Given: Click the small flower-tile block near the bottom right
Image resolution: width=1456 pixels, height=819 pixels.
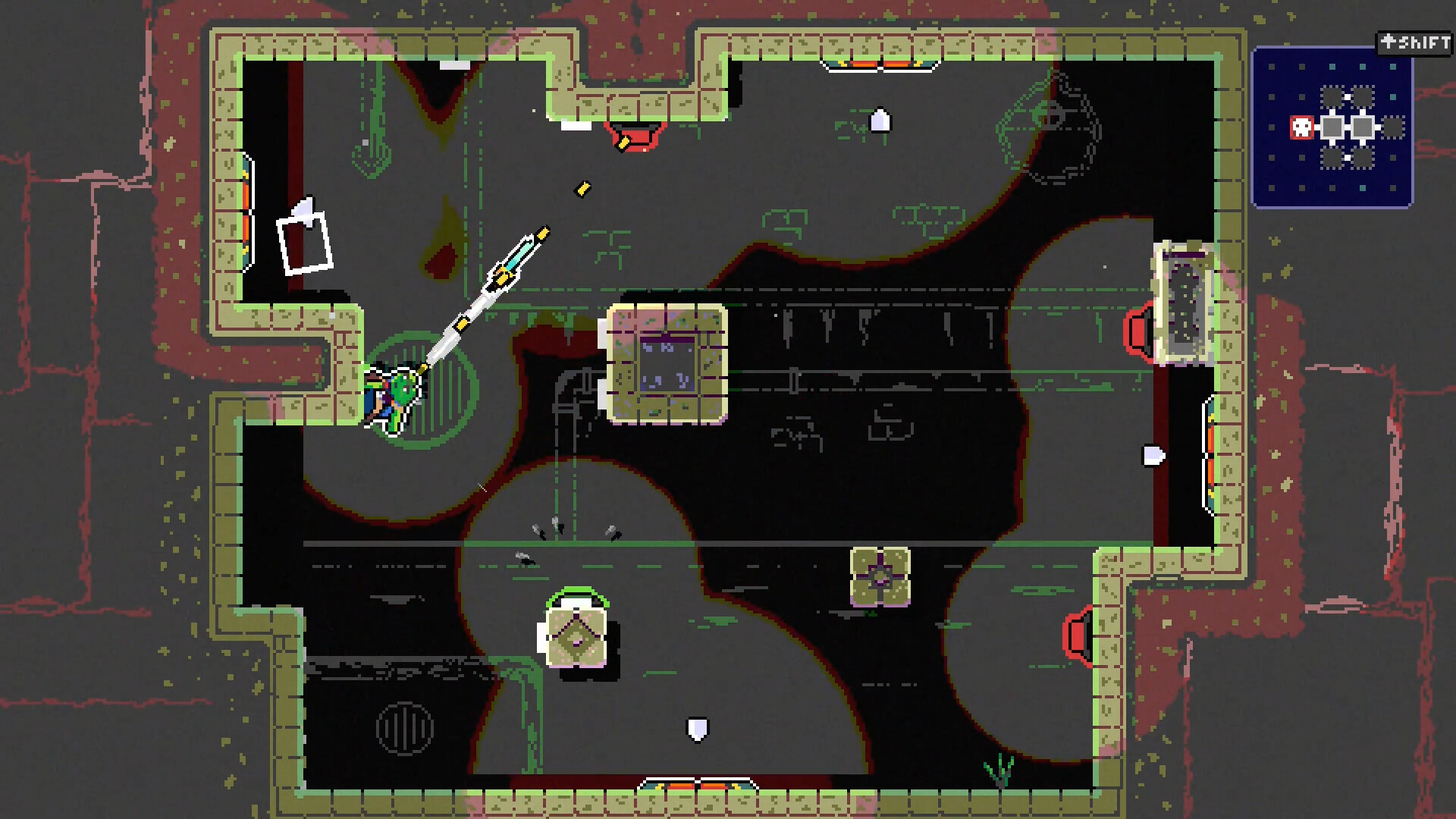Looking at the screenshot, I should 880,579.
